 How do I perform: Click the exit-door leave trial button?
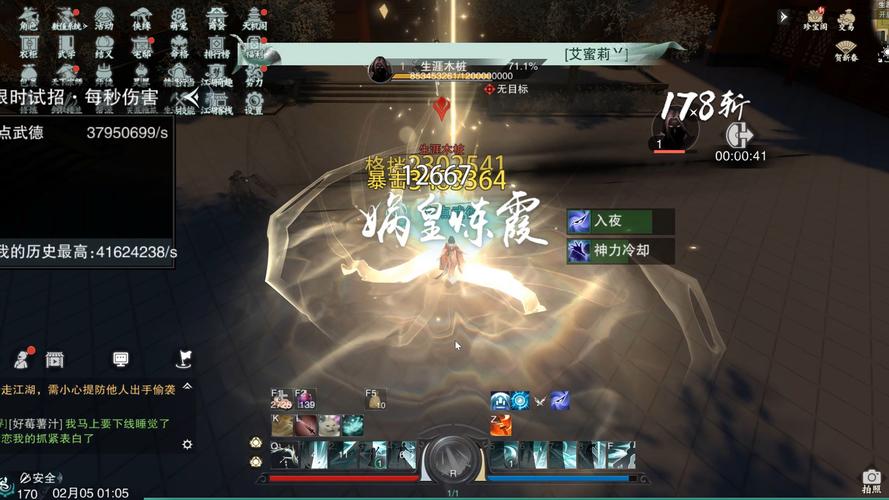(x=740, y=133)
